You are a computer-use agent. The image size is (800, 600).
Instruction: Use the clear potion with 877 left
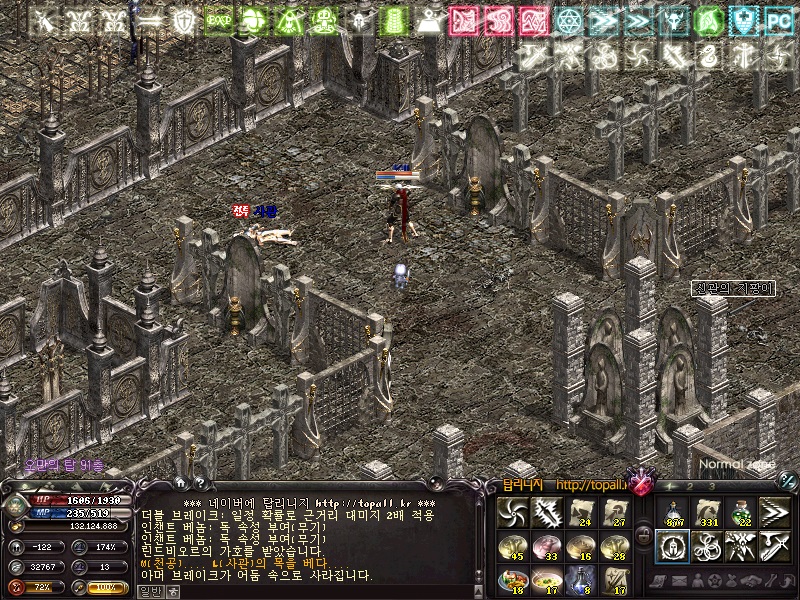pos(672,512)
